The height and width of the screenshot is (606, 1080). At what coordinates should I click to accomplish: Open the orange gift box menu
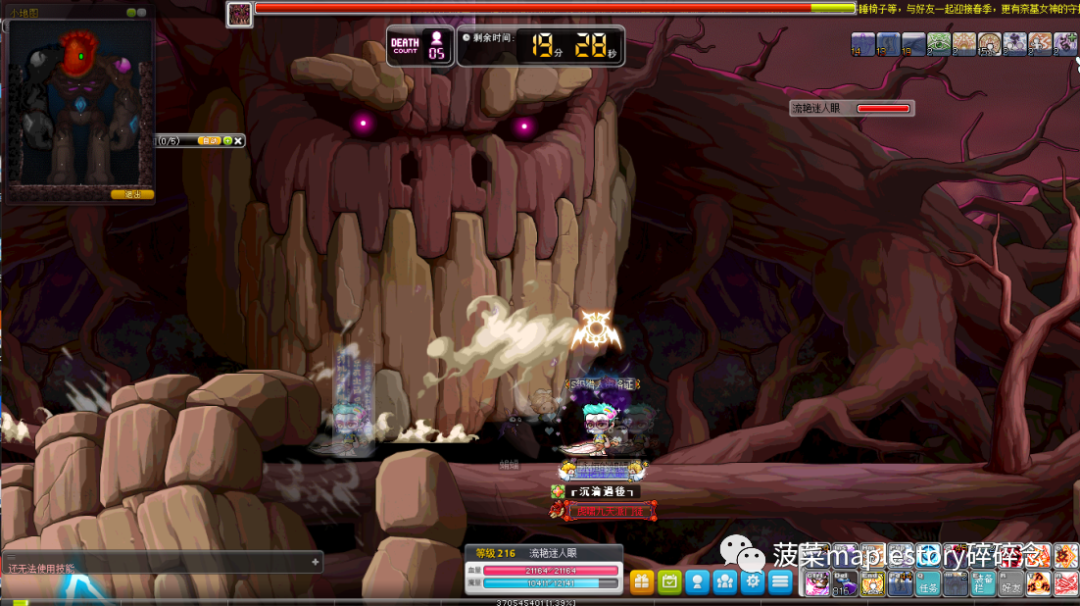click(x=641, y=581)
